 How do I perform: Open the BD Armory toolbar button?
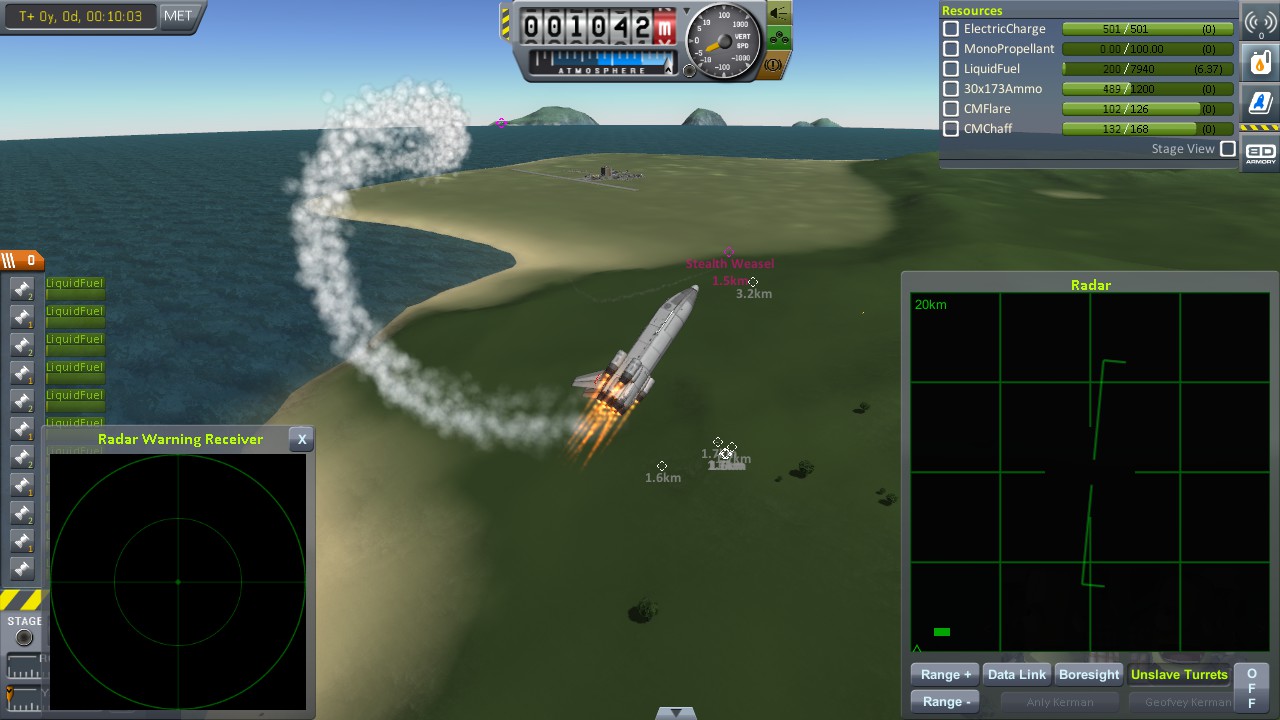[x=1260, y=153]
